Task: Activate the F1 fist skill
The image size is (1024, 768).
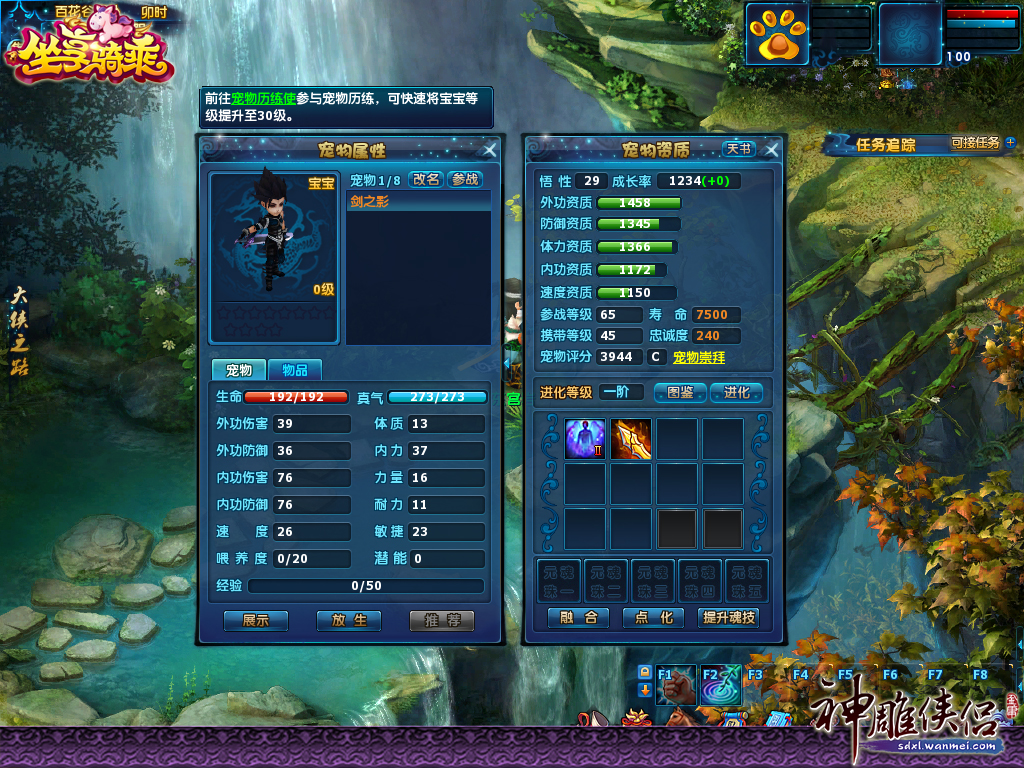Action: 676,685
